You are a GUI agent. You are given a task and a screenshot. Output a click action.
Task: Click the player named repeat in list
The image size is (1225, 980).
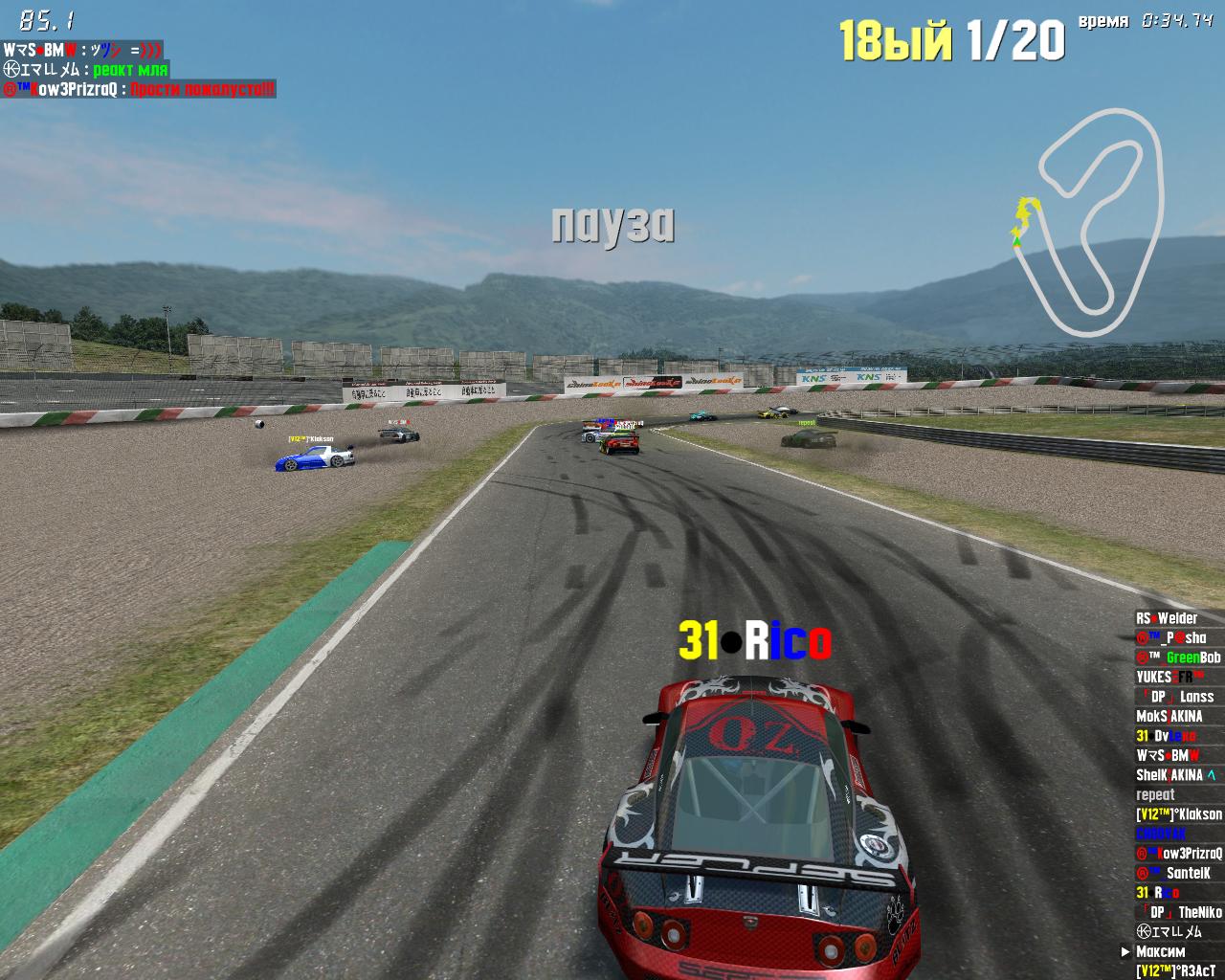[1155, 794]
